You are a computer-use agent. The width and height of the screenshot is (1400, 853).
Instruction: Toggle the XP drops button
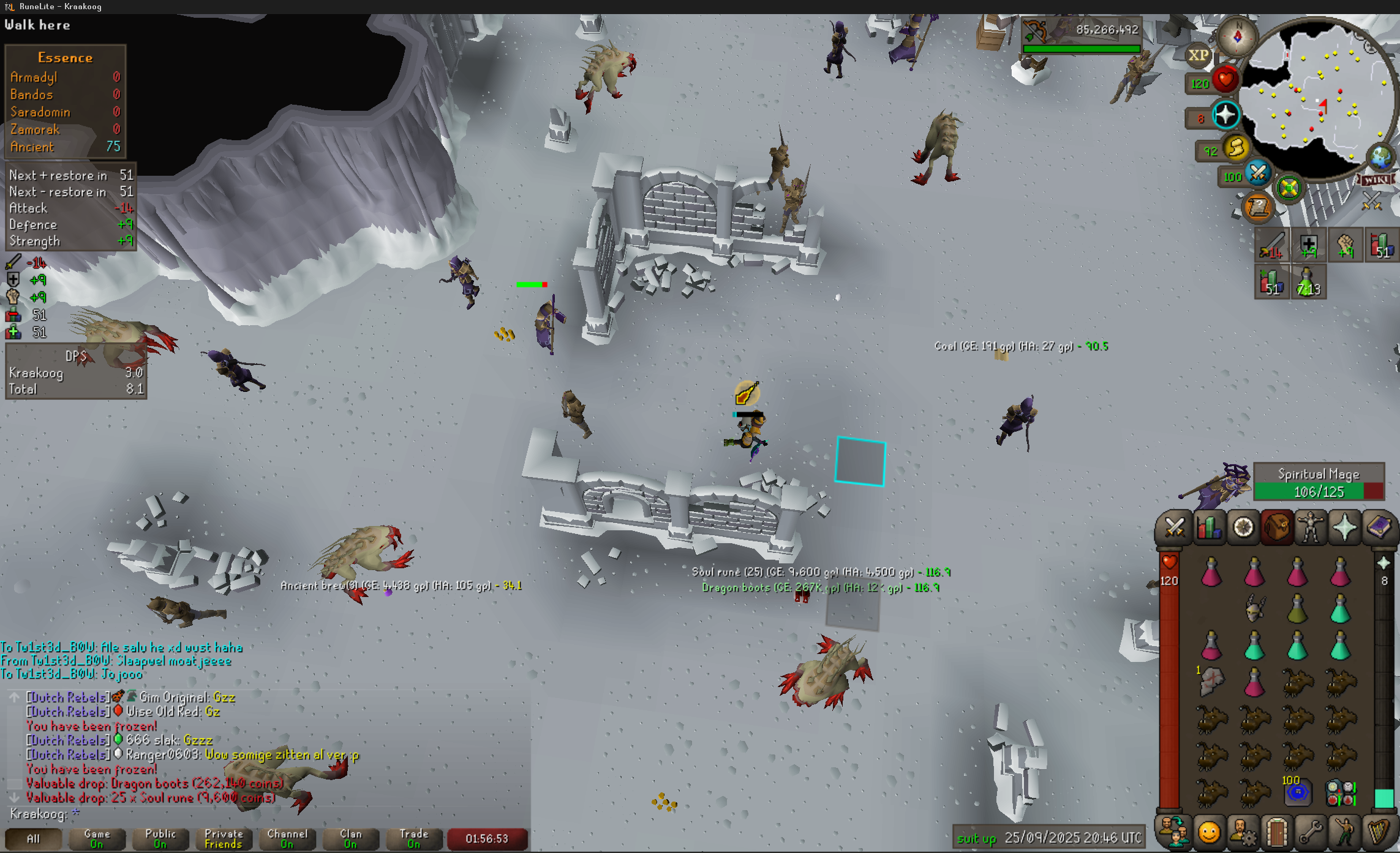pos(1199,56)
